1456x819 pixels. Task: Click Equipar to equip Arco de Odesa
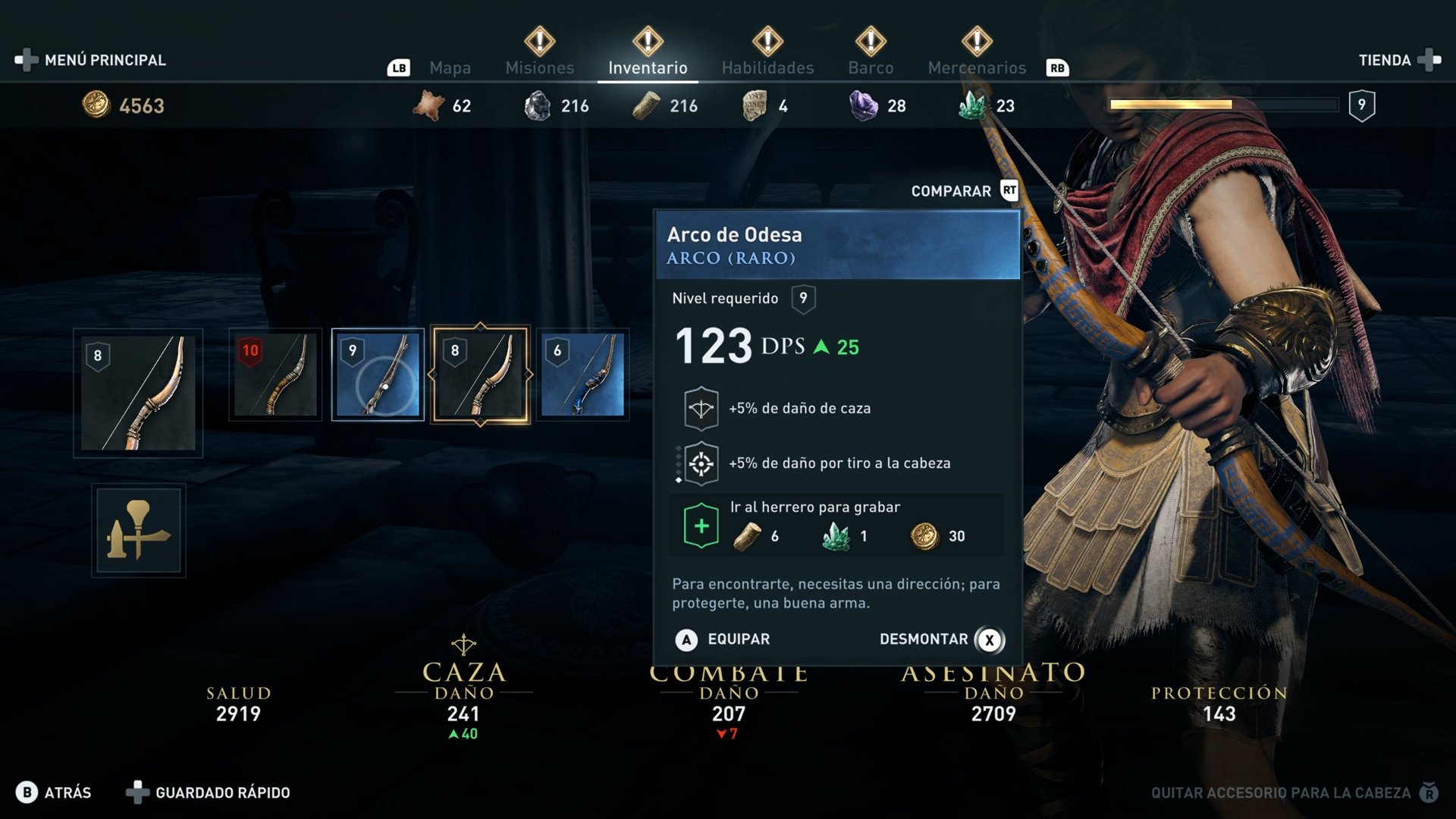[x=726, y=639]
